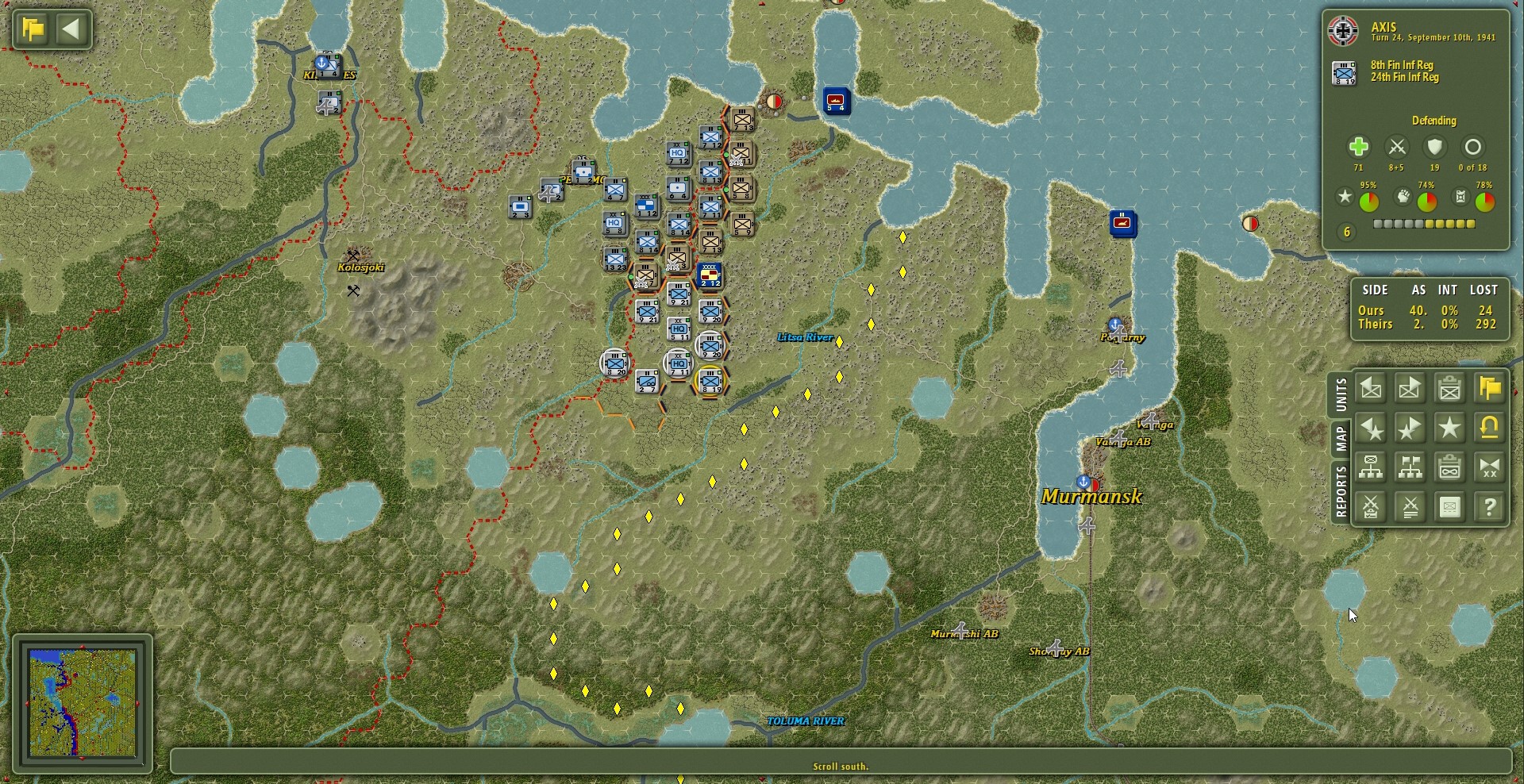Screen dimensions: 1524x784
Task: Toggle the formation highlight star icon
Action: tap(1450, 429)
